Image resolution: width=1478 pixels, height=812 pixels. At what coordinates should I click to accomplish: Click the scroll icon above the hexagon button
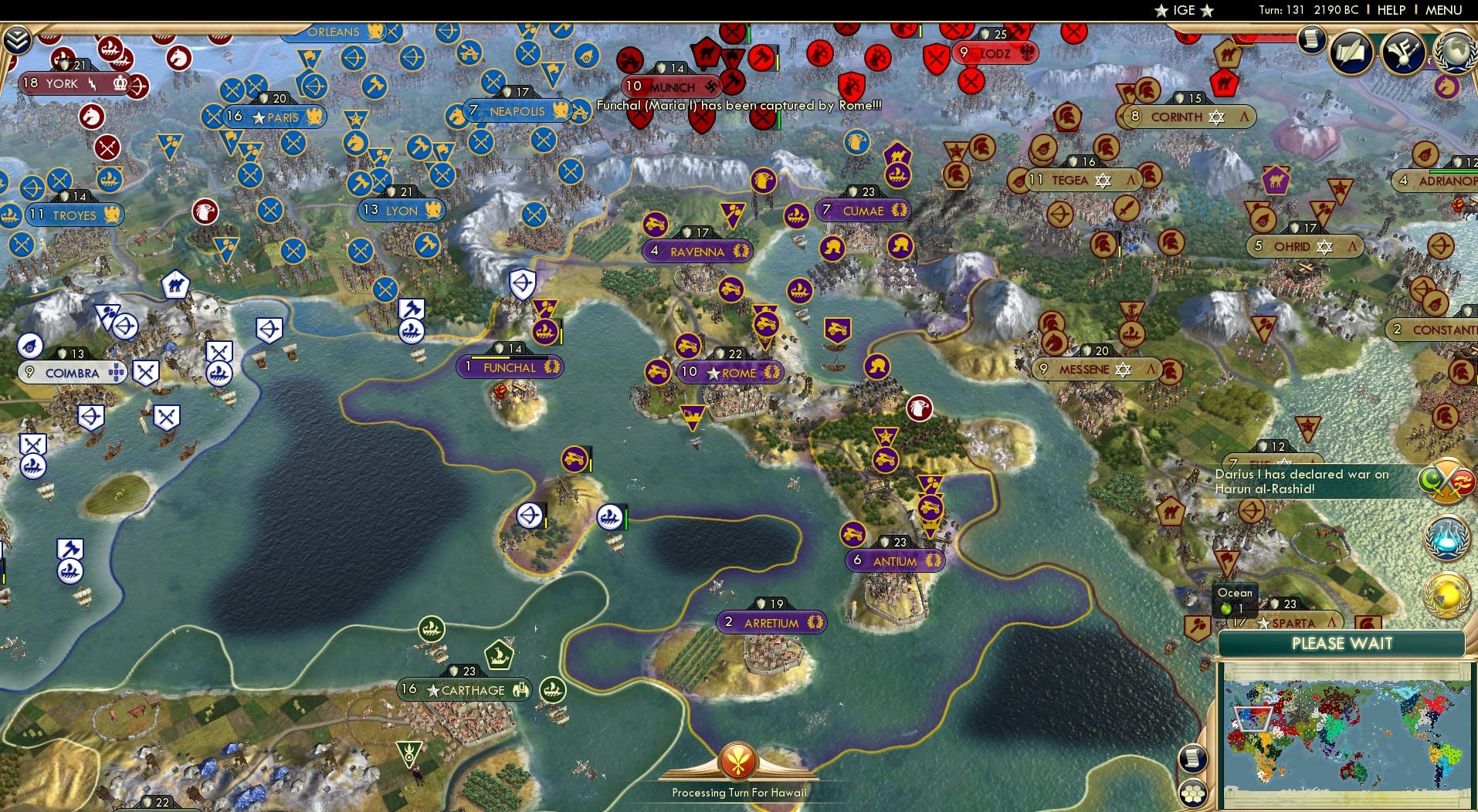(x=1193, y=760)
